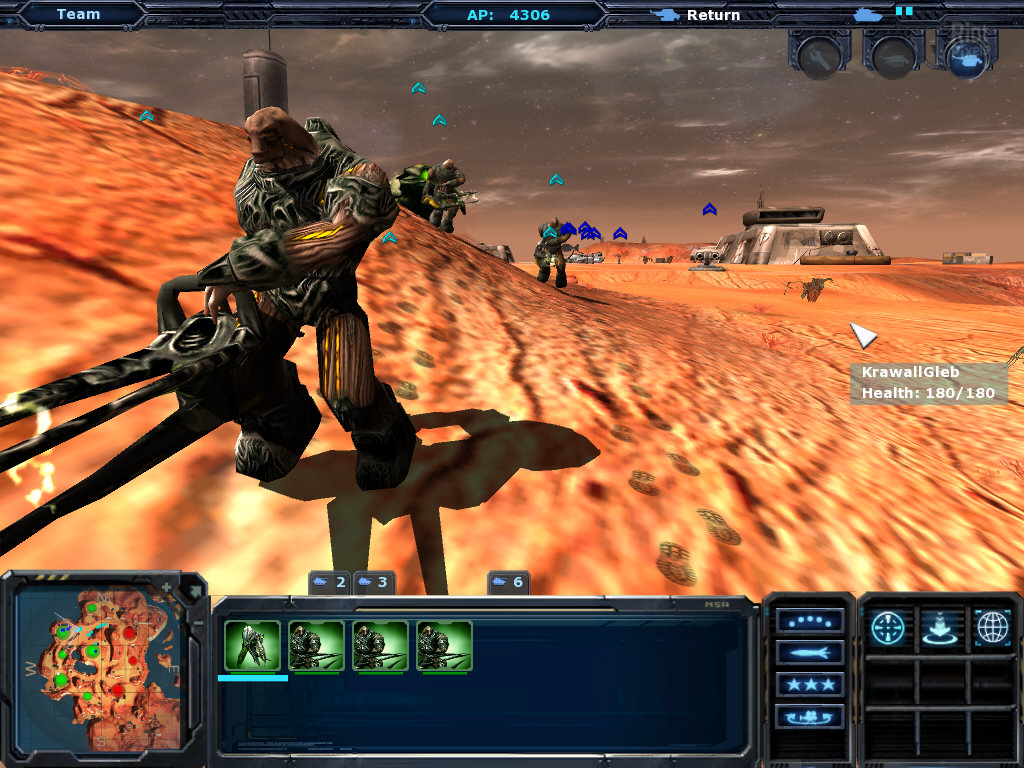The width and height of the screenshot is (1024, 768).
Task: Click the Return button
Action: click(698, 15)
